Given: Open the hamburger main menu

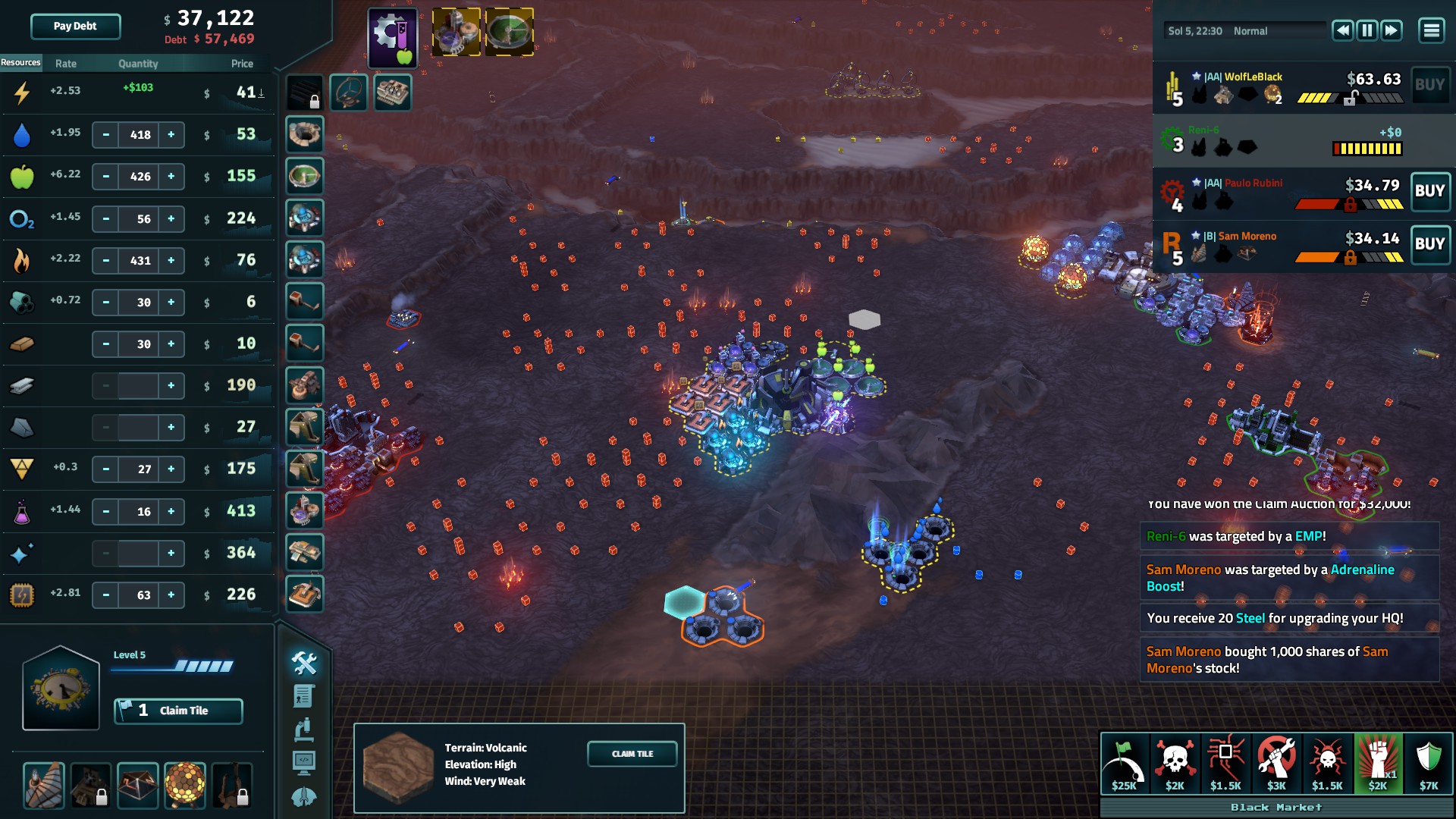Looking at the screenshot, I should 1431,30.
